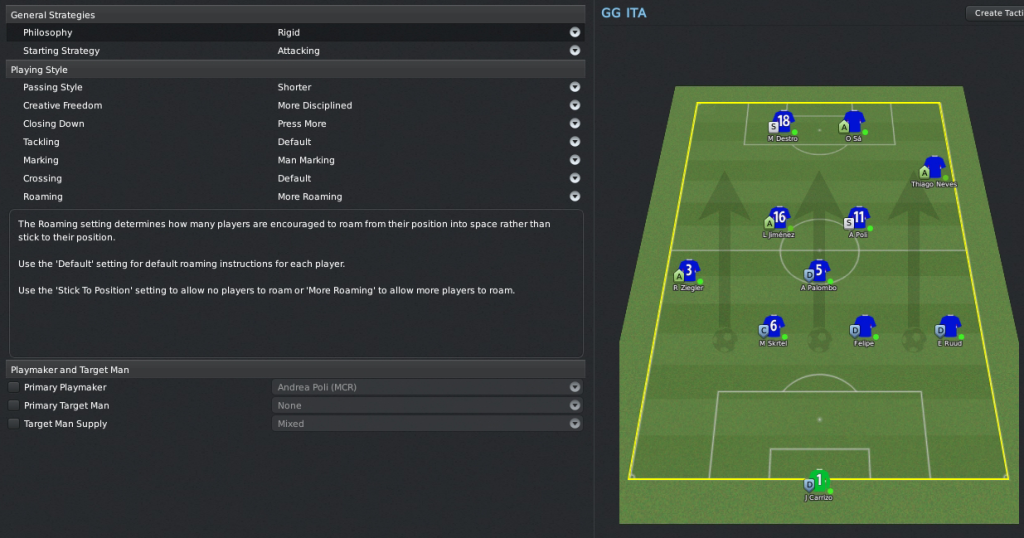Select striker M. Destro wearing number 18
The image size is (1024, 538).
tap(783, 123)
